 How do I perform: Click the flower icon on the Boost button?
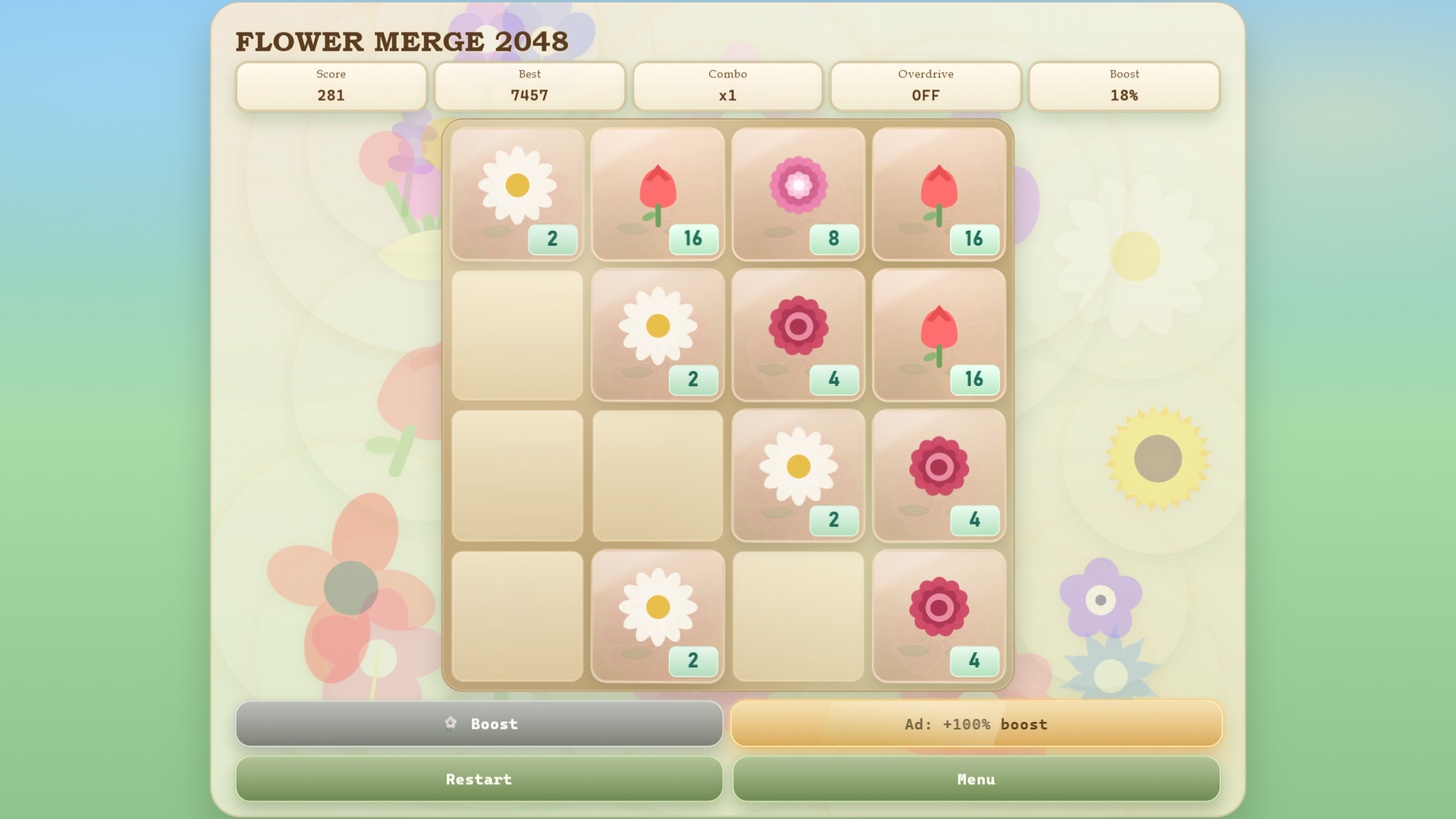450,724
